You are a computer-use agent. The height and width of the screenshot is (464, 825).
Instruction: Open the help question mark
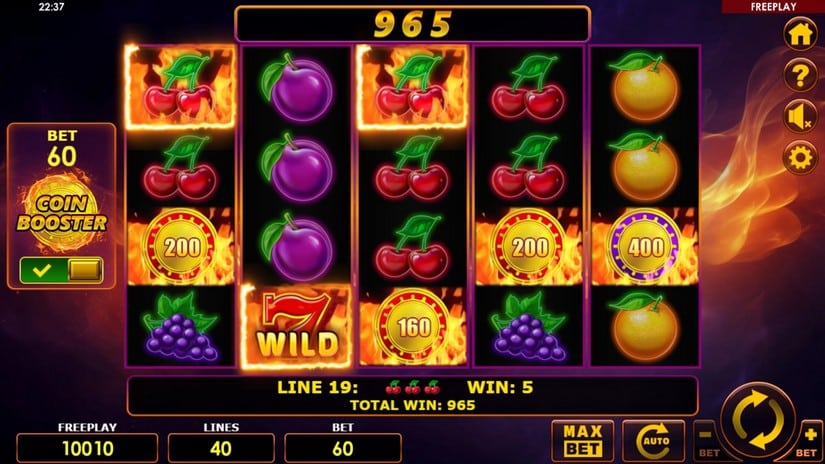(x=799, y=75)
